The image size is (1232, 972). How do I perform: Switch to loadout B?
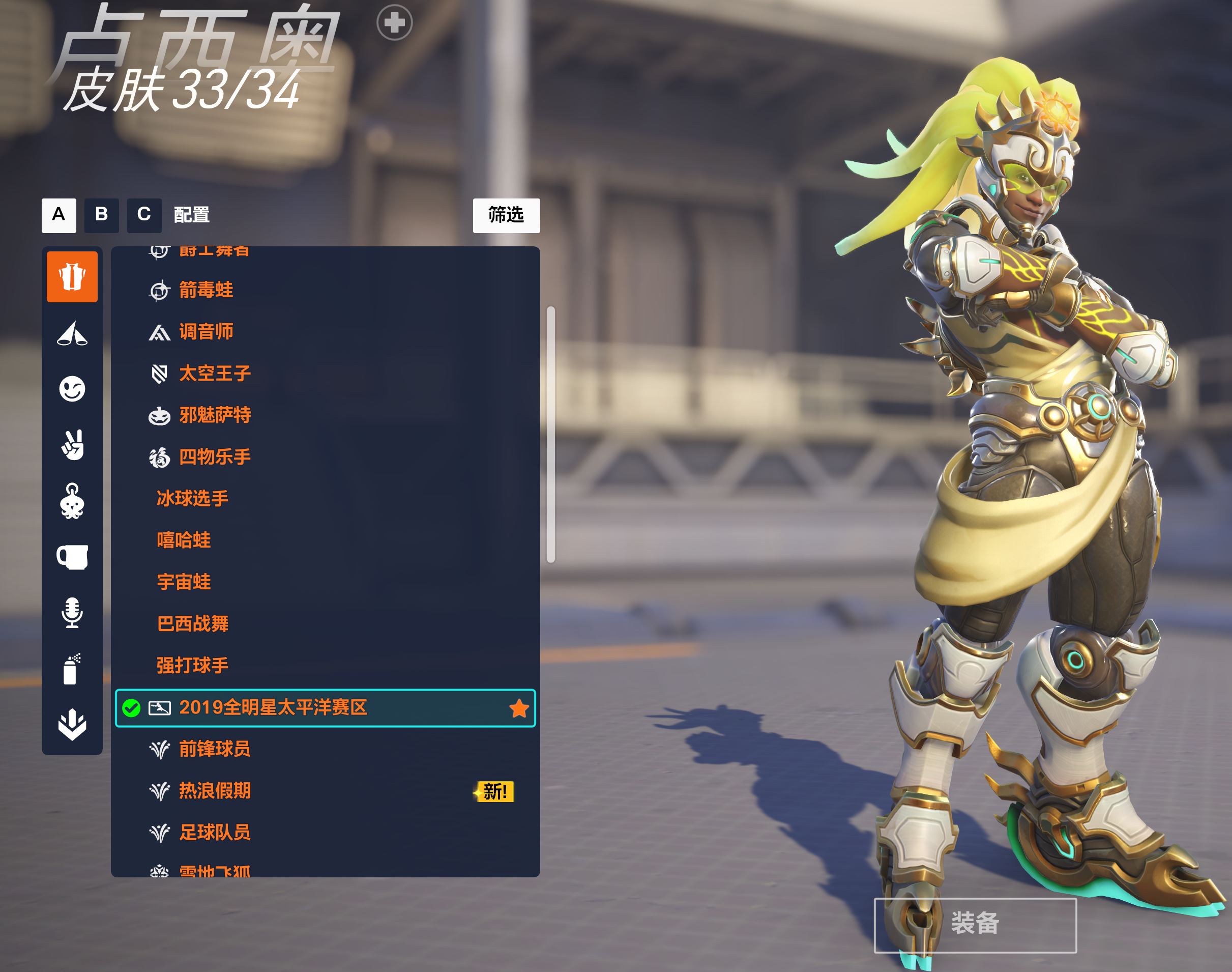click(x=101, y=215)
